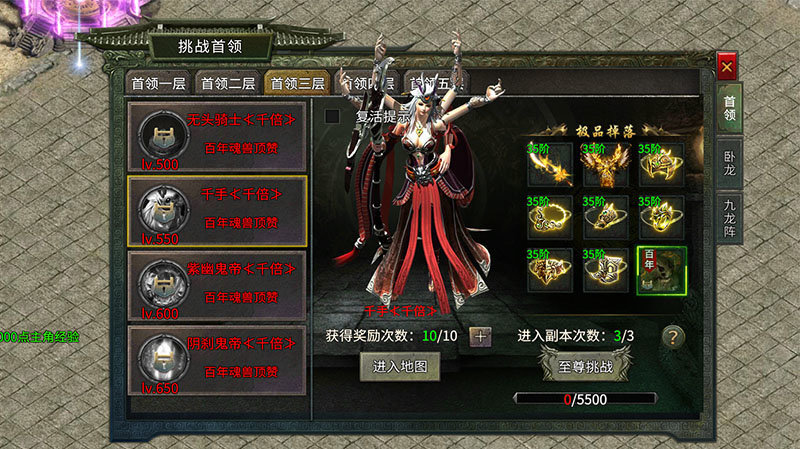Open the question mark help button
Viewport: 800px width, 449px height.
coord(674,336)
